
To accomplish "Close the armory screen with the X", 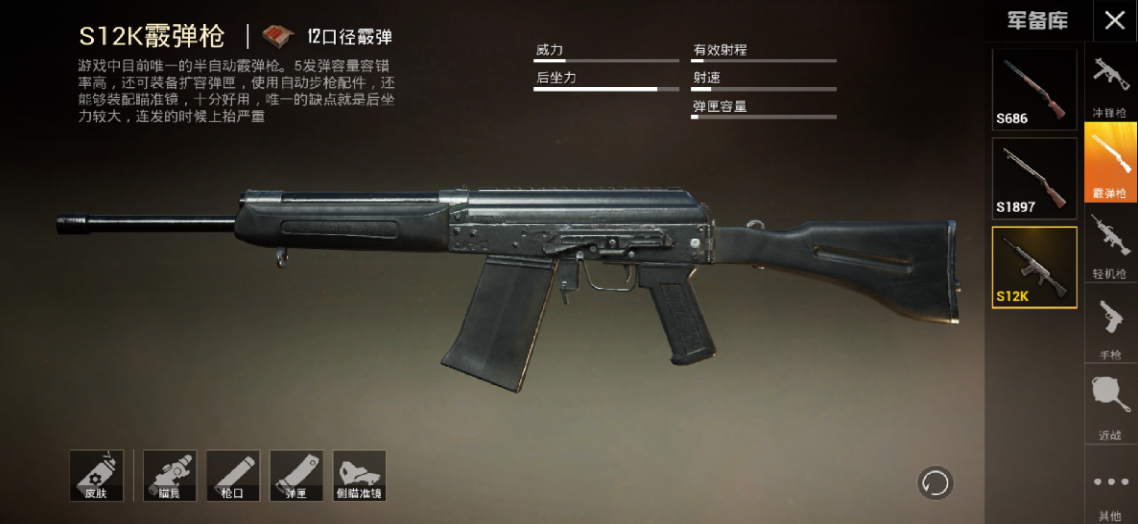I will [x=1114, y=20].
